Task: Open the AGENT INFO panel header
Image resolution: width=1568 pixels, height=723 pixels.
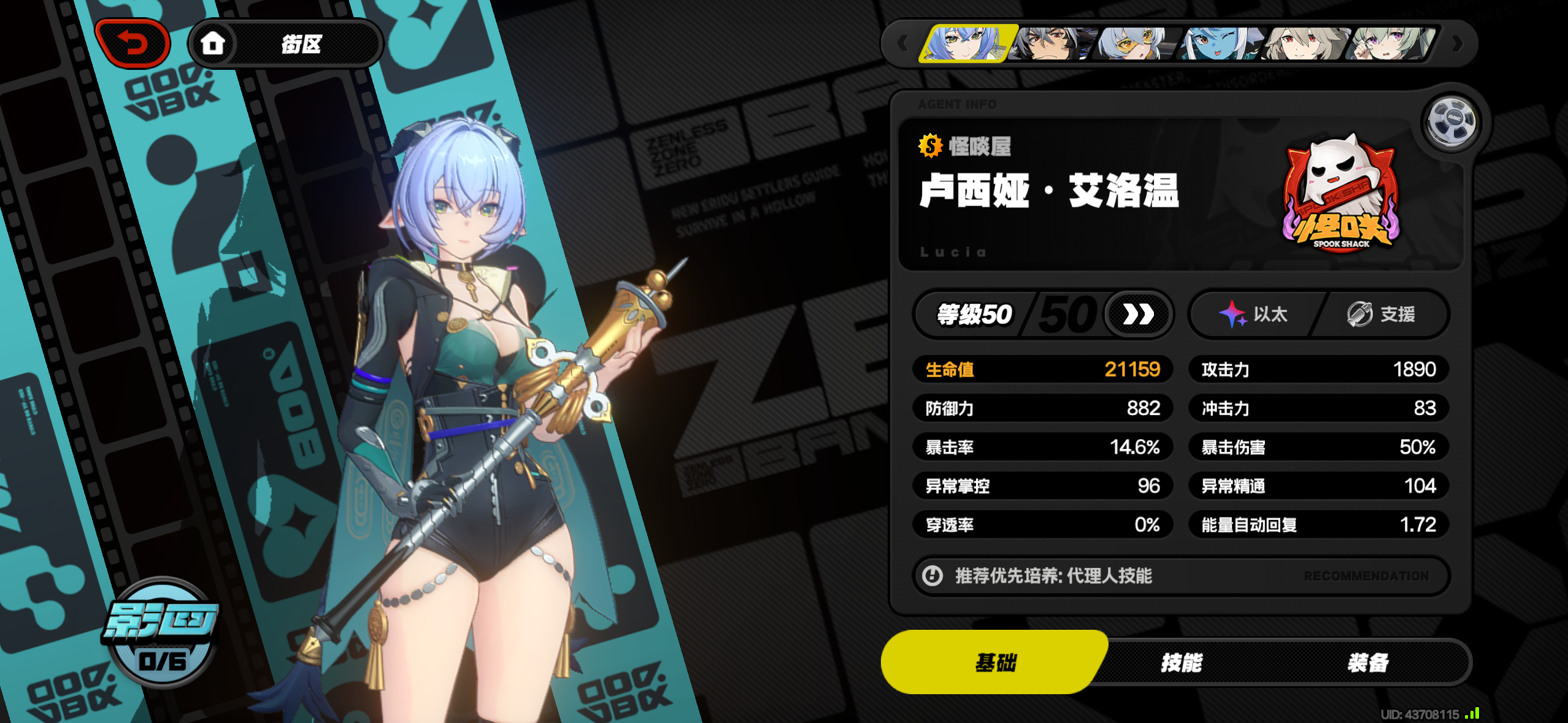Action: (957, 104)
